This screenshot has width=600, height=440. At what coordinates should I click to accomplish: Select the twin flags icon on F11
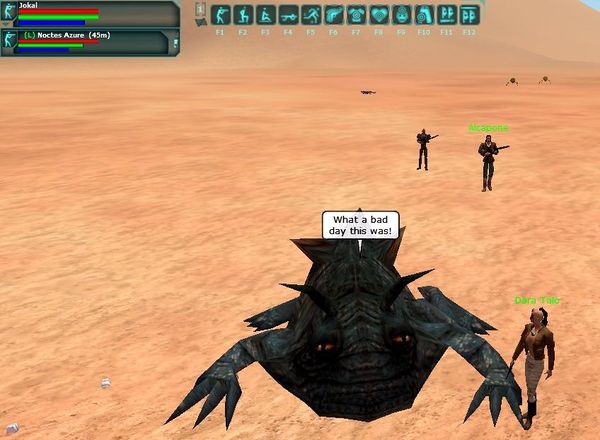pos(446,15)
